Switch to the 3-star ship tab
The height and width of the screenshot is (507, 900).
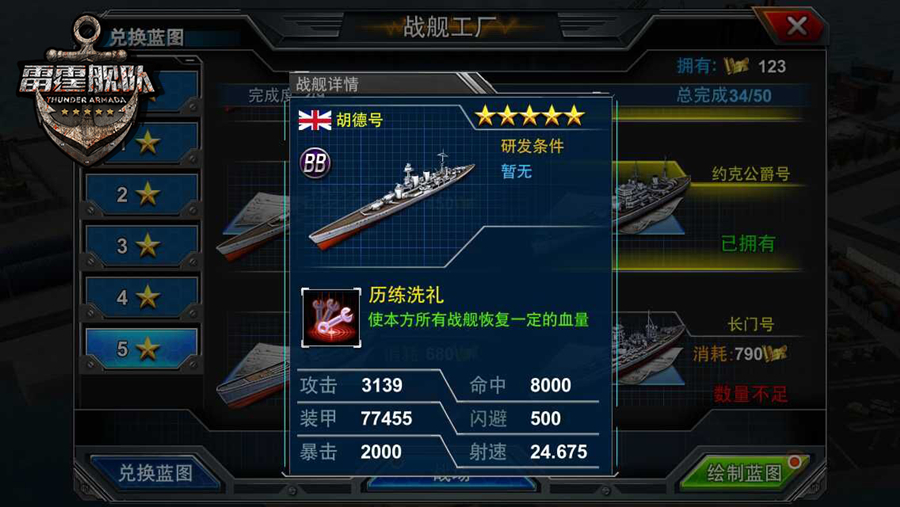point(141,245)
